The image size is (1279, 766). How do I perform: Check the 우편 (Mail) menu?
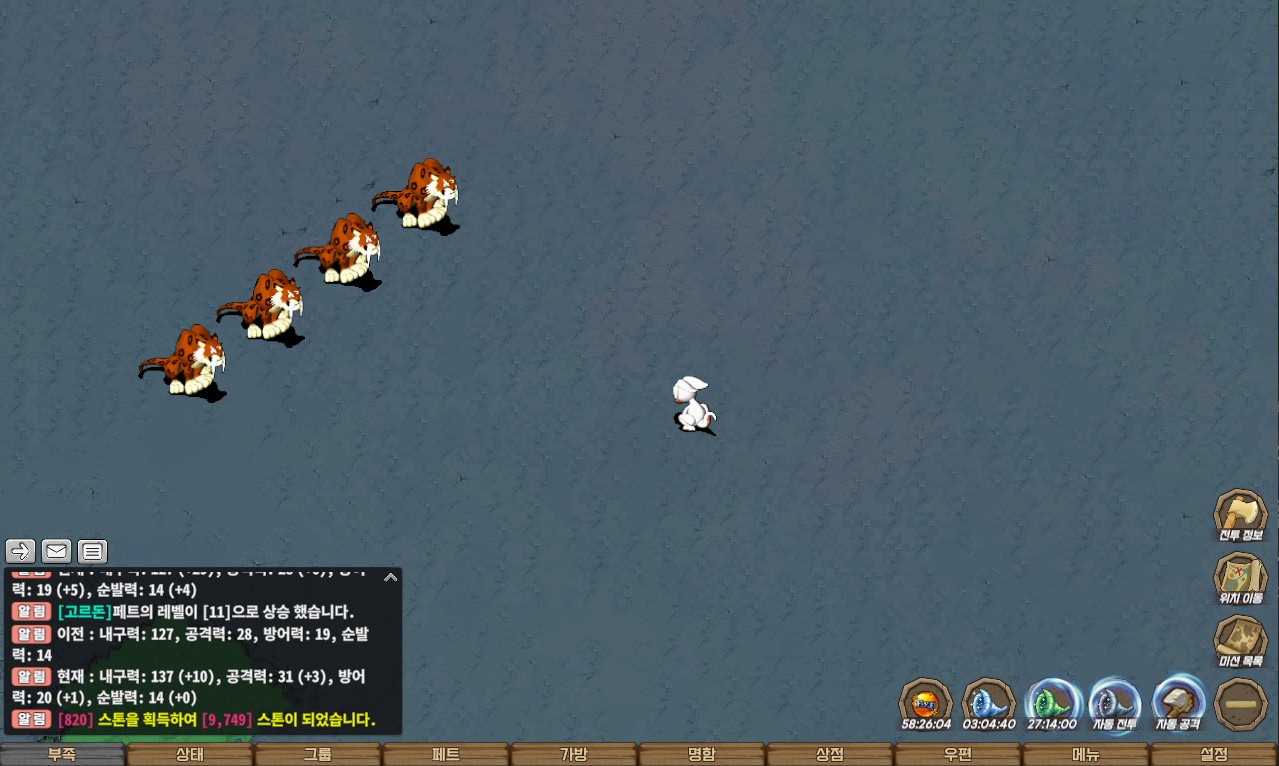[x=958, y=755]
